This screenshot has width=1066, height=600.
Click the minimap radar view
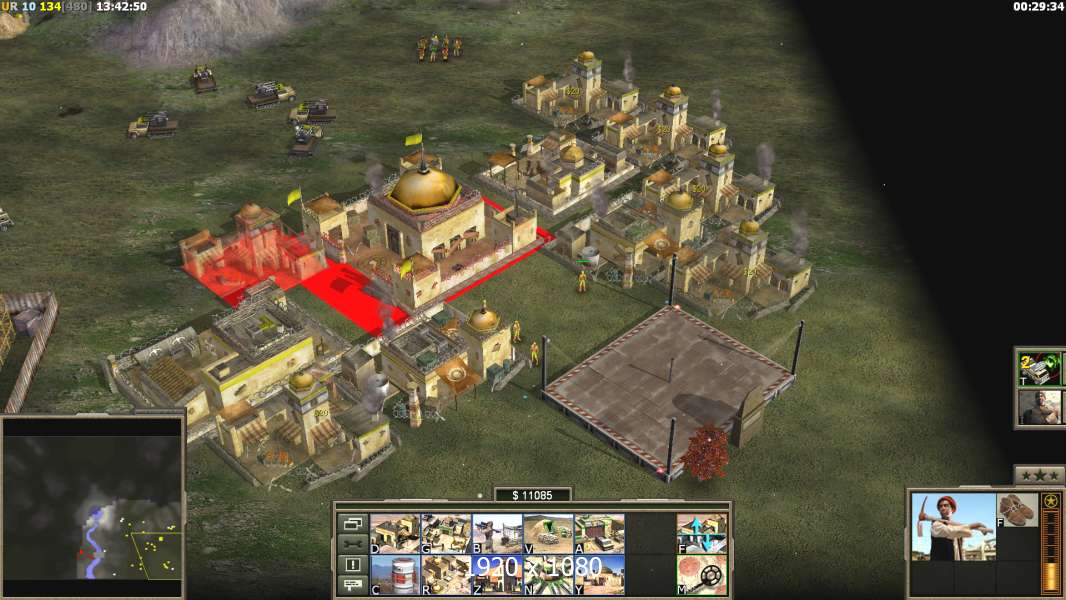[93, 505]
